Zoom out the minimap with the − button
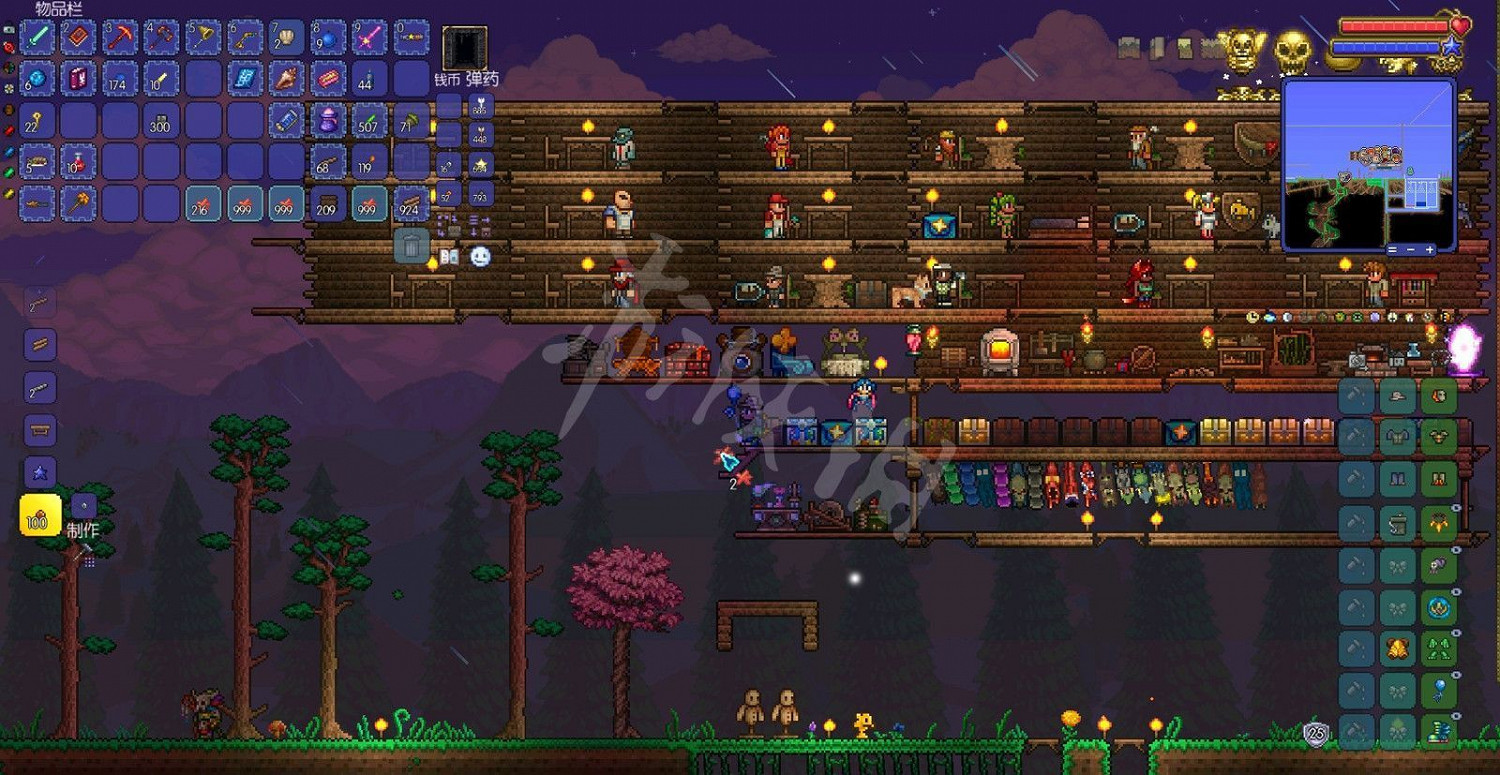This screenshot has height=775, width=1500. pos(1410,249)
